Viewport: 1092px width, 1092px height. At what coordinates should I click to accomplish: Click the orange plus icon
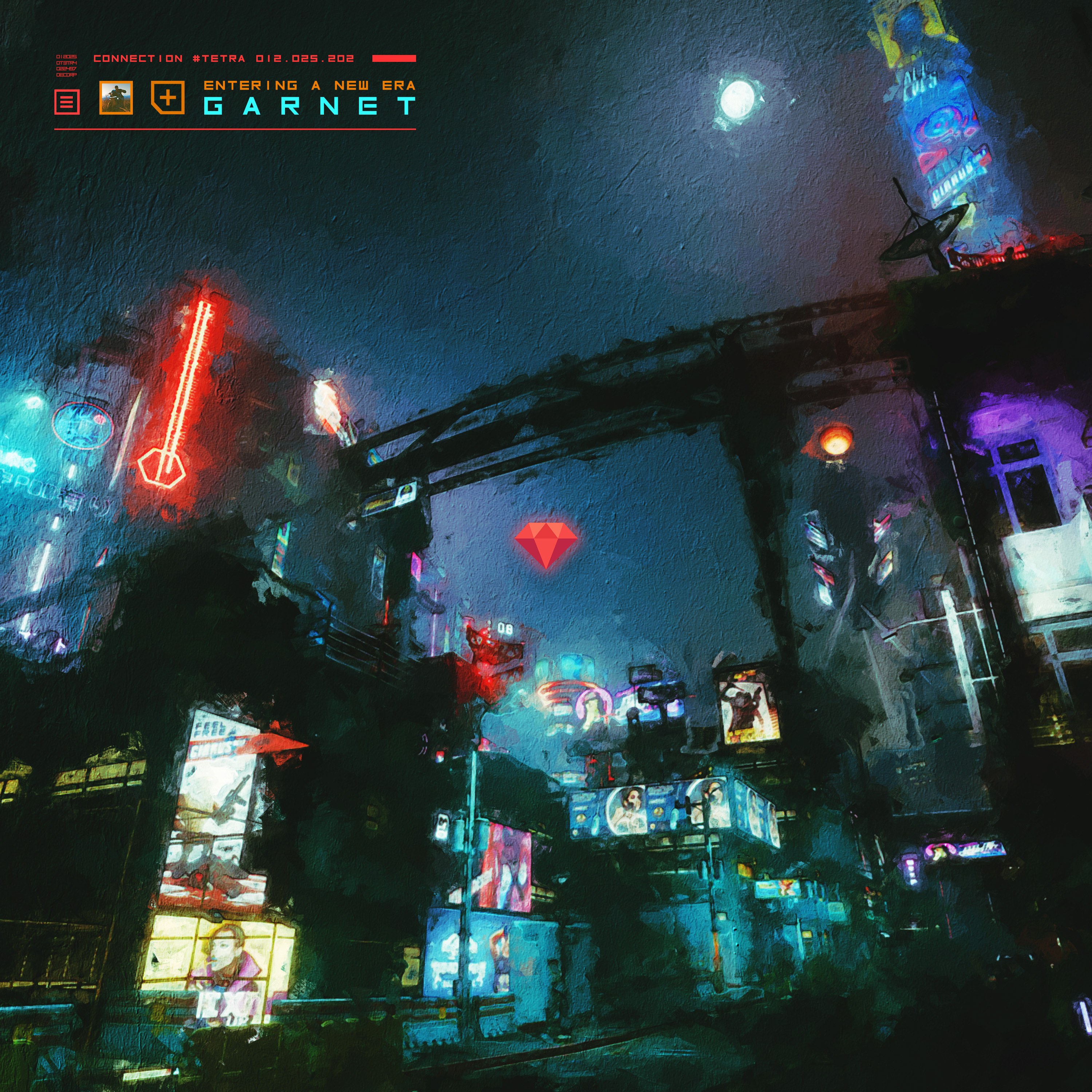tap(168, 98)
